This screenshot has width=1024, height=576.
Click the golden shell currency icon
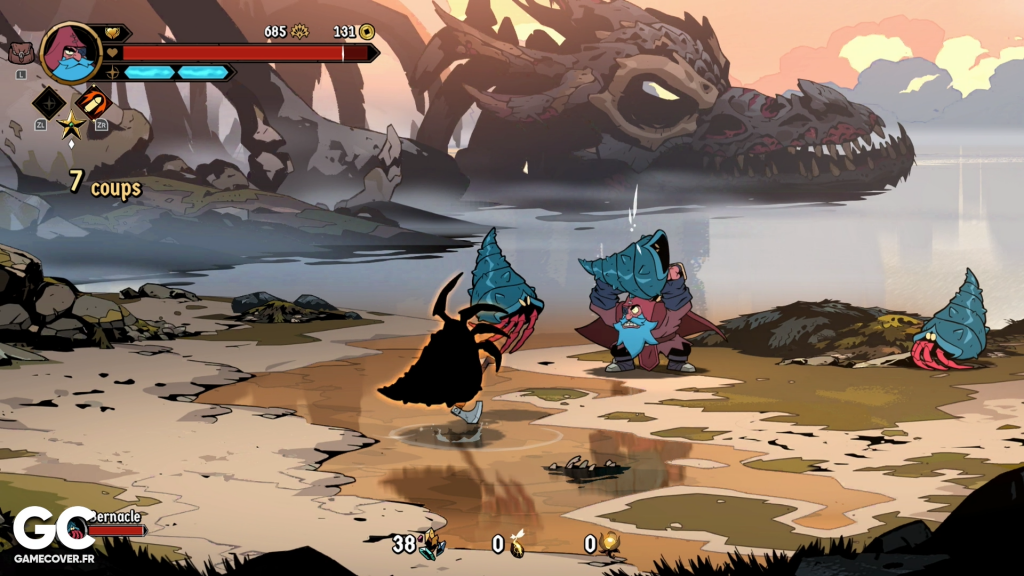[x=299, y=32]
